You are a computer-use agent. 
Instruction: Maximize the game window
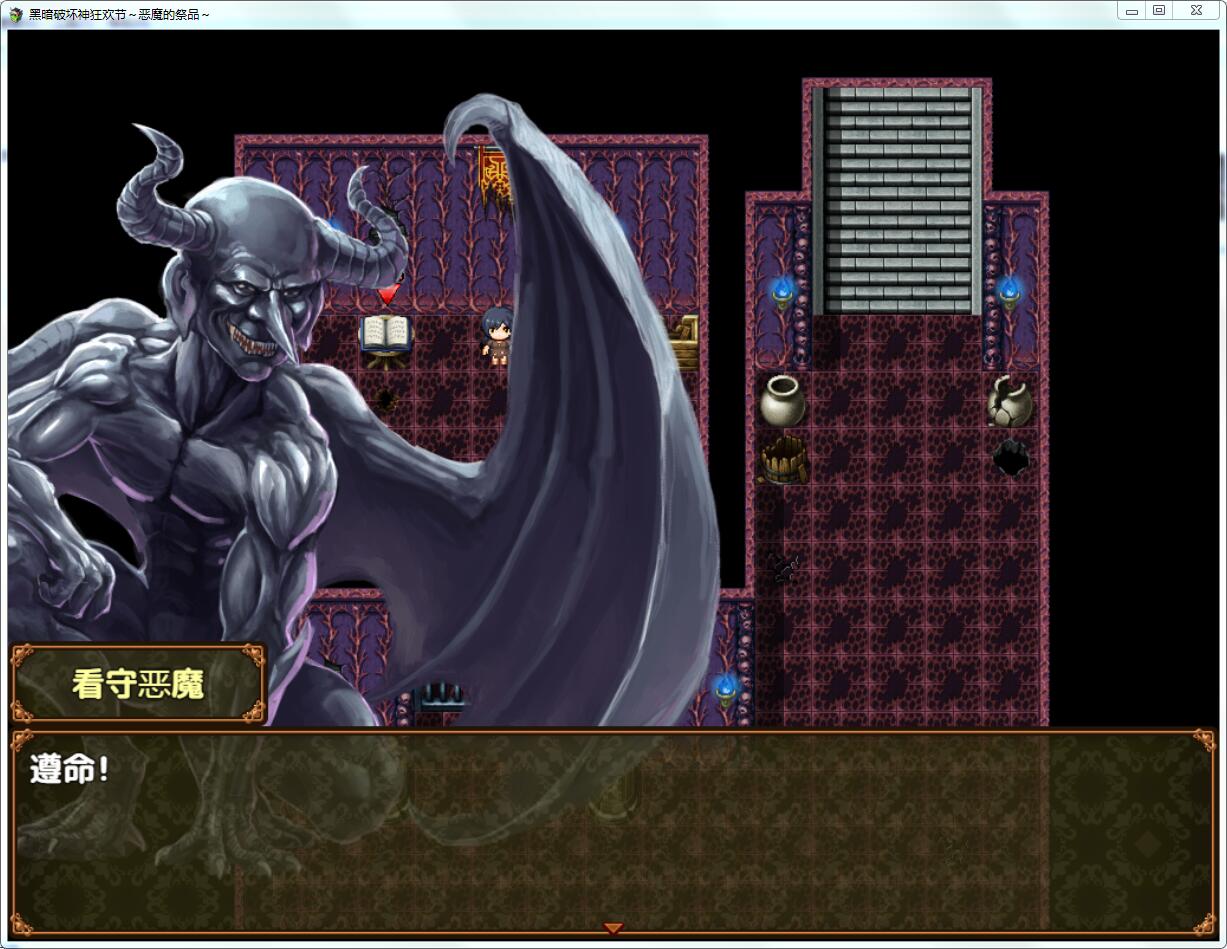tap(1159, 11)
